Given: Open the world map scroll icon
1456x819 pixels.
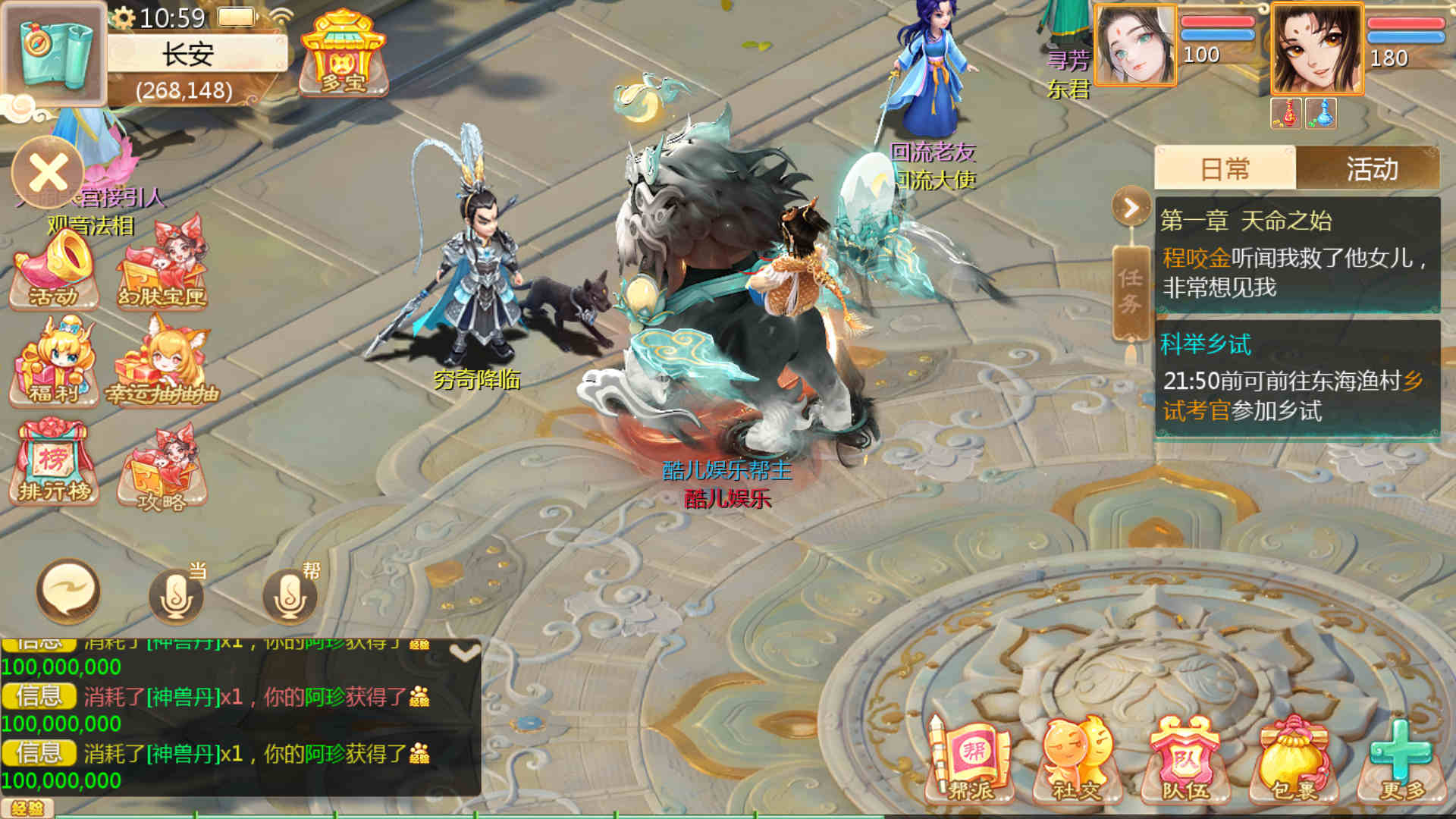Looking at the screenshot, I should (x=53, y=53).
